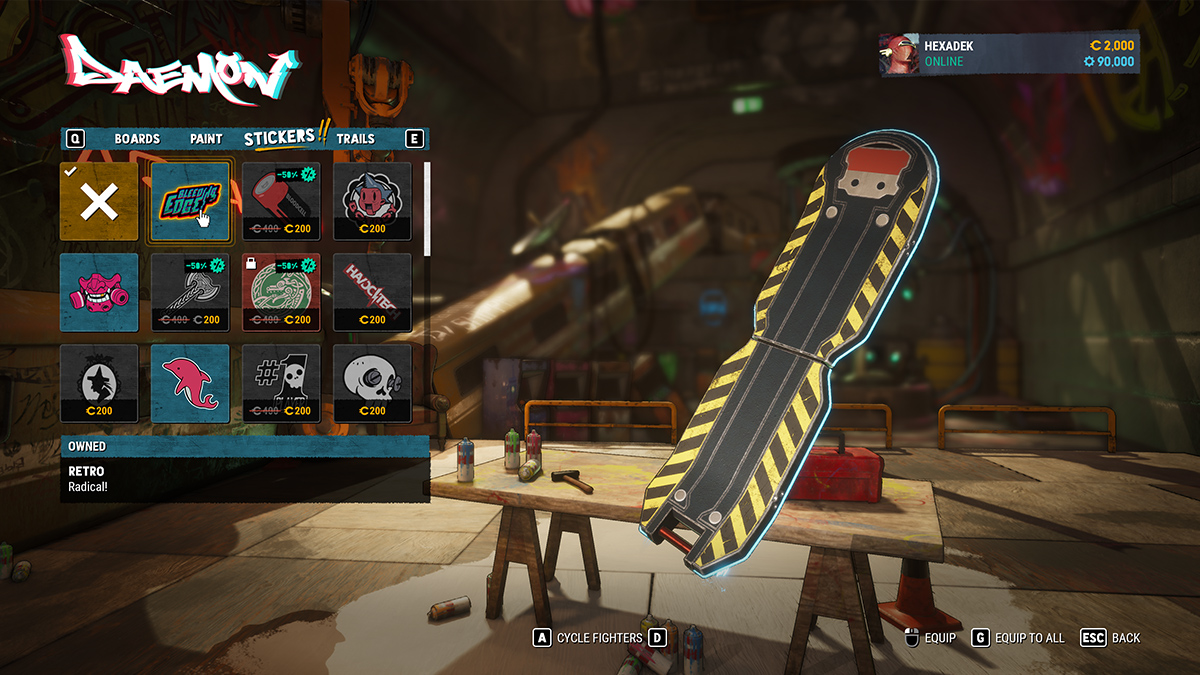1200x675 pixels.
Task: Choose the no-sticker X tile
Action: point(99,202)
